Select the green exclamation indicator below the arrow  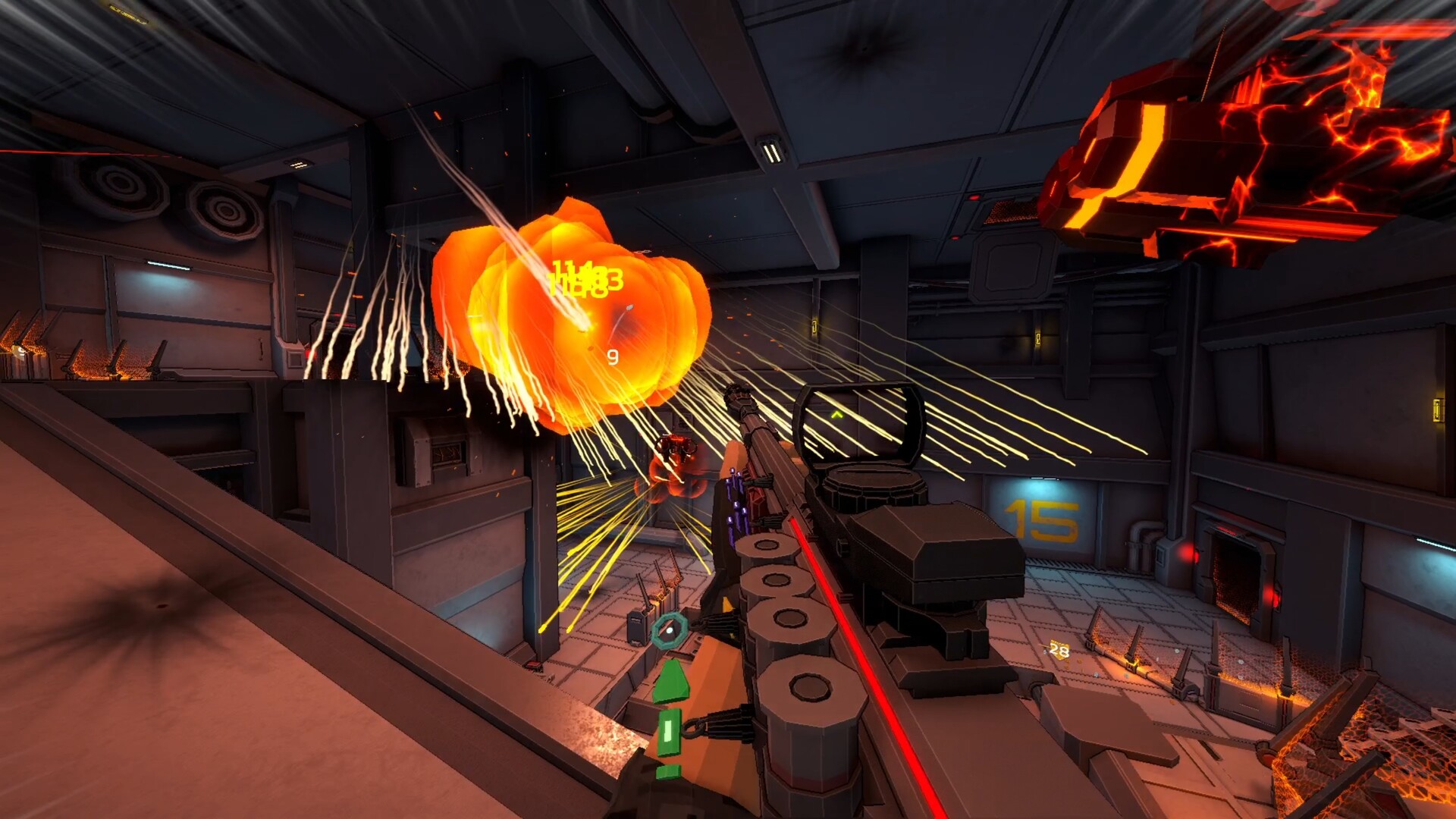670,730
